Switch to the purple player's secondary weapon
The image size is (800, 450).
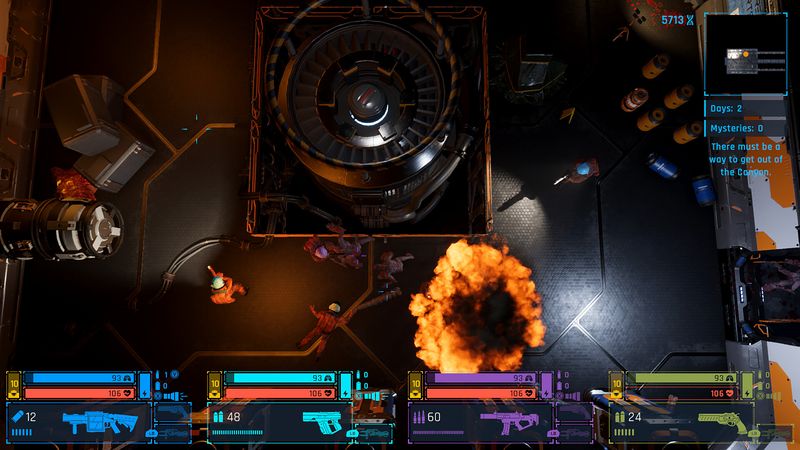574,410
